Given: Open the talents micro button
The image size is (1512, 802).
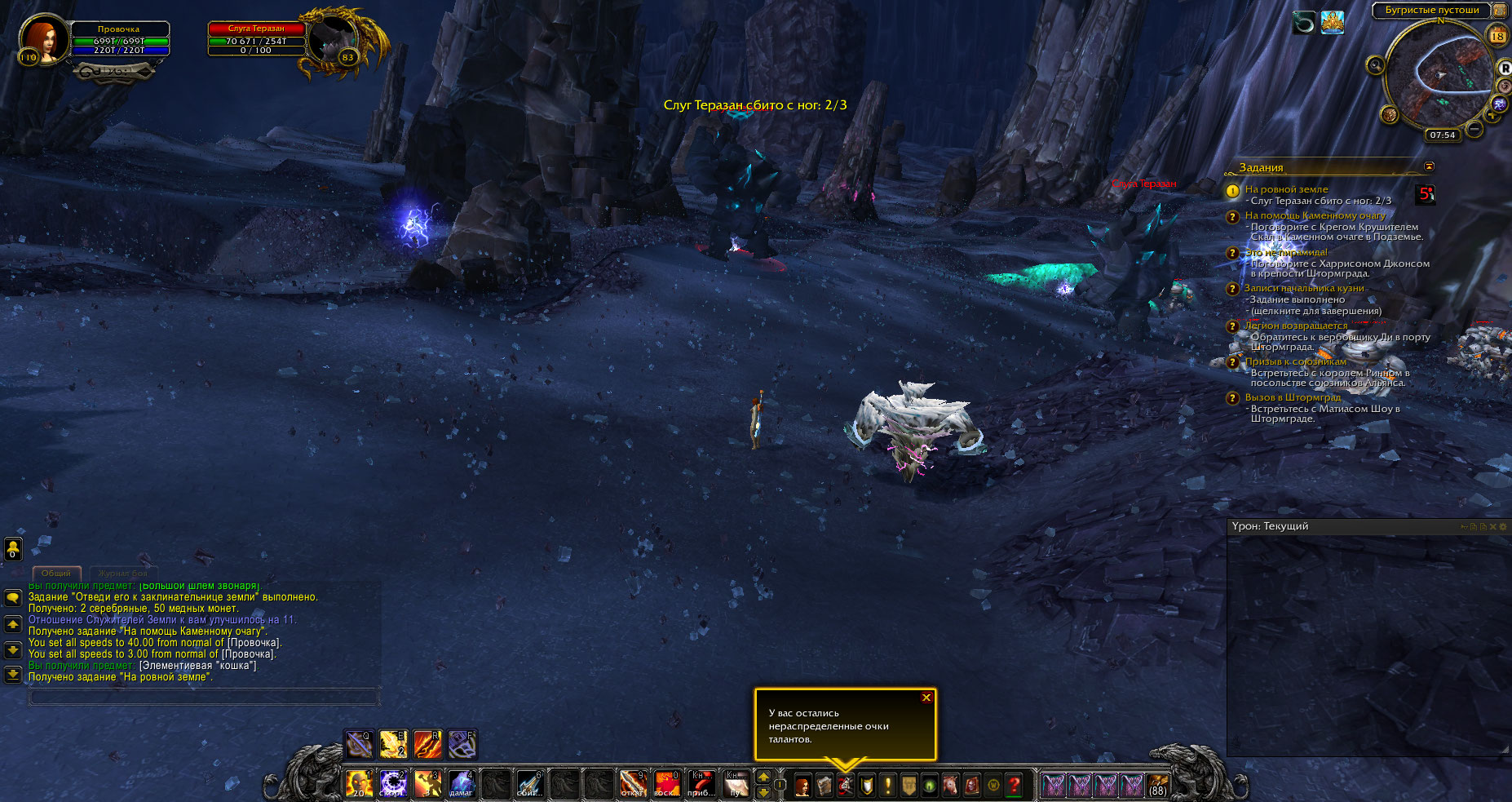Looking at the screenshot, I should point(845,786).
